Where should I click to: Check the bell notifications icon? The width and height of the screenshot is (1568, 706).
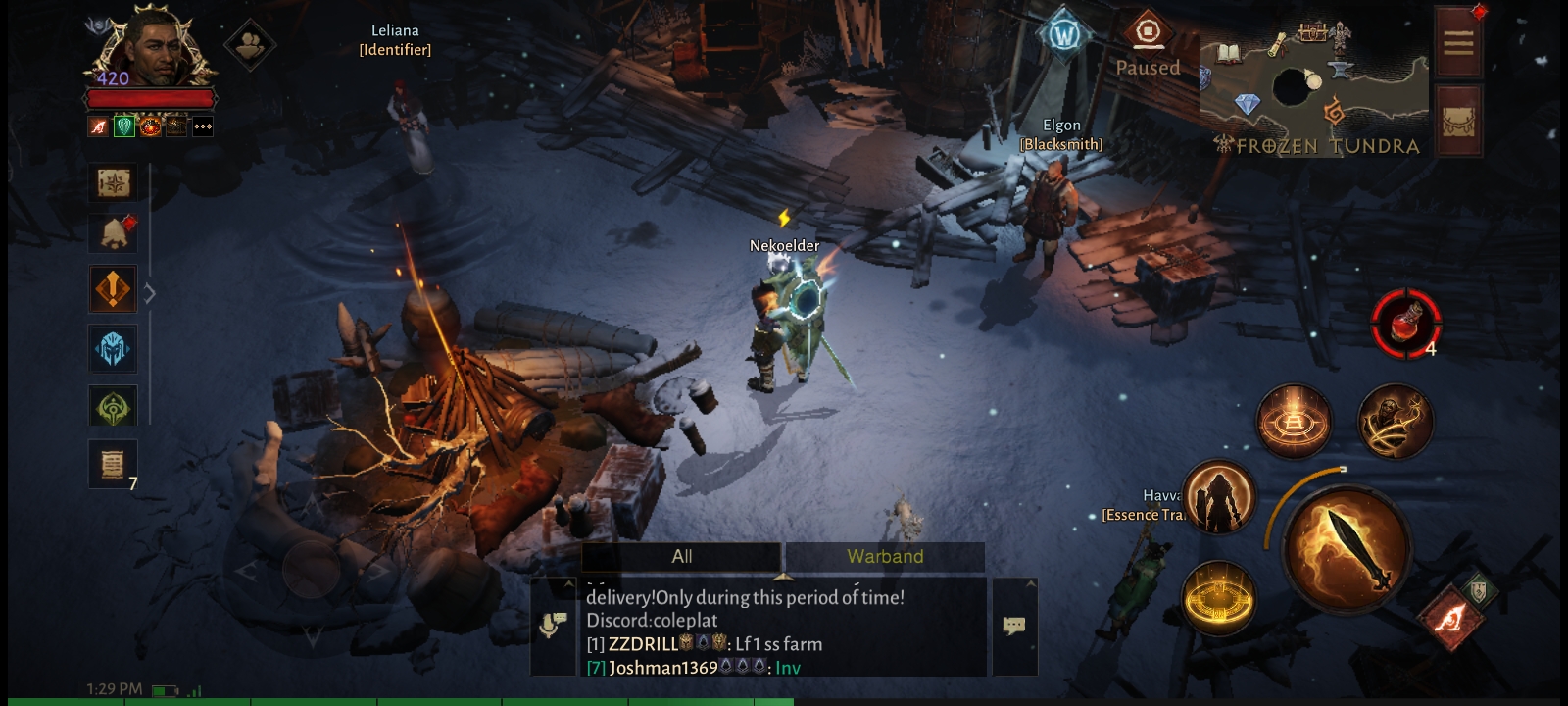point(115,233)
